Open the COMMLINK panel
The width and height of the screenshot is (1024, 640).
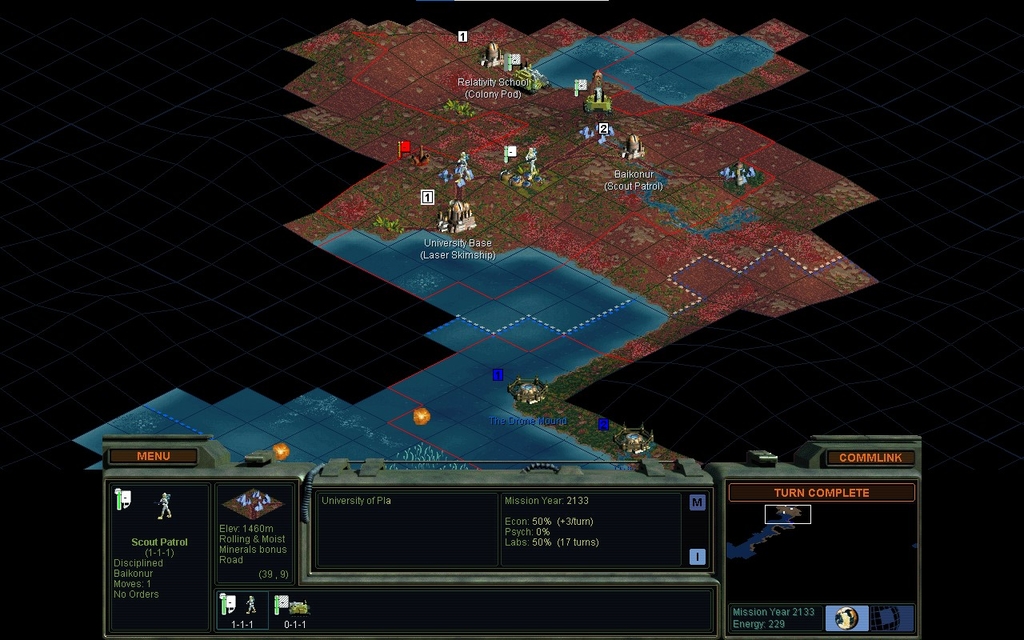pyautogui.click(x=870, y=457)
